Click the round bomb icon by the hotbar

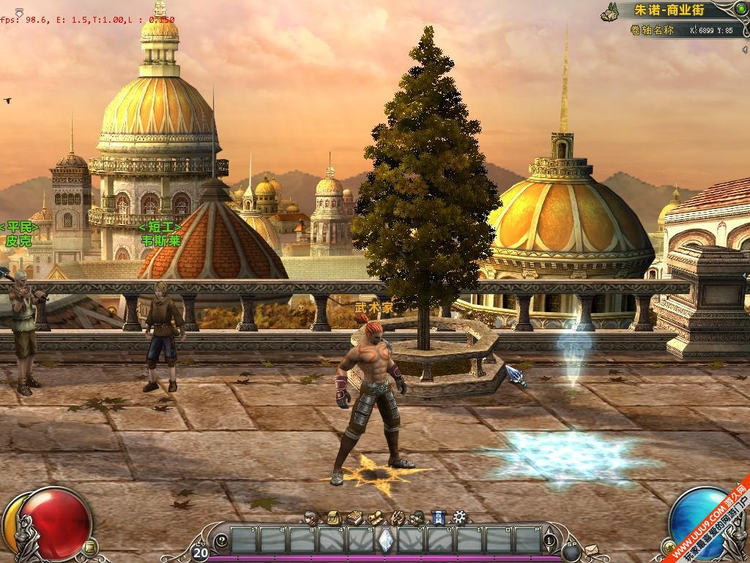(571, 551)
